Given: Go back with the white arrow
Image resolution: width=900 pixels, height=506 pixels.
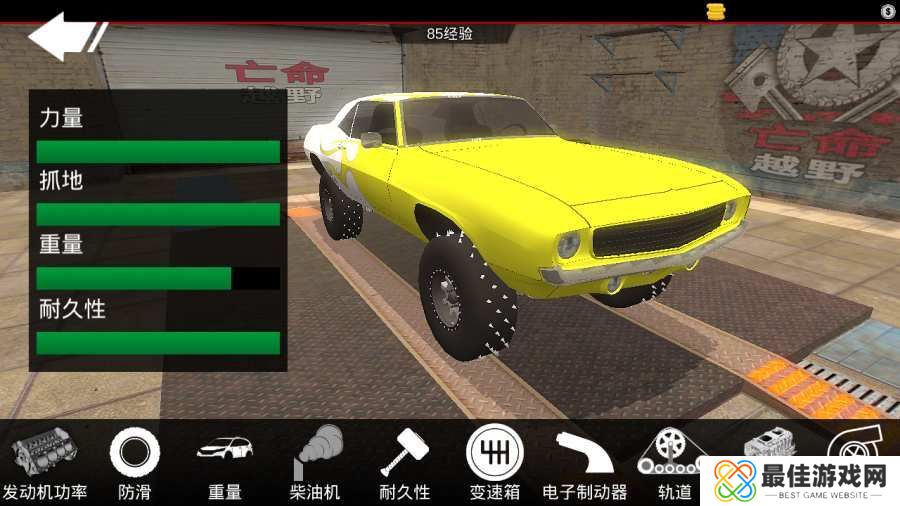Looking at the screenshot, I should point(63,36).
